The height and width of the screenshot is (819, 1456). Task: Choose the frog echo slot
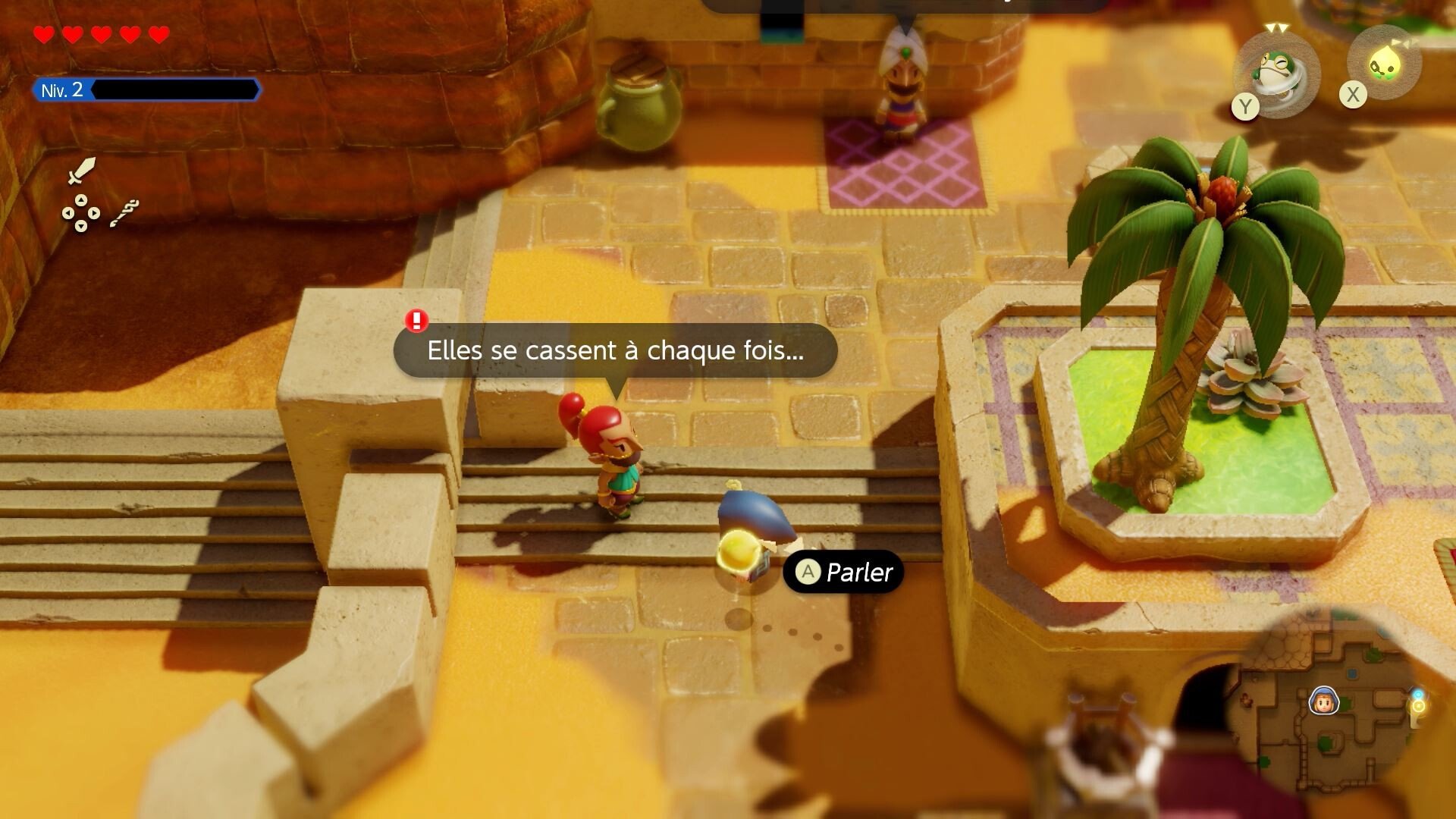(1278, 73)
